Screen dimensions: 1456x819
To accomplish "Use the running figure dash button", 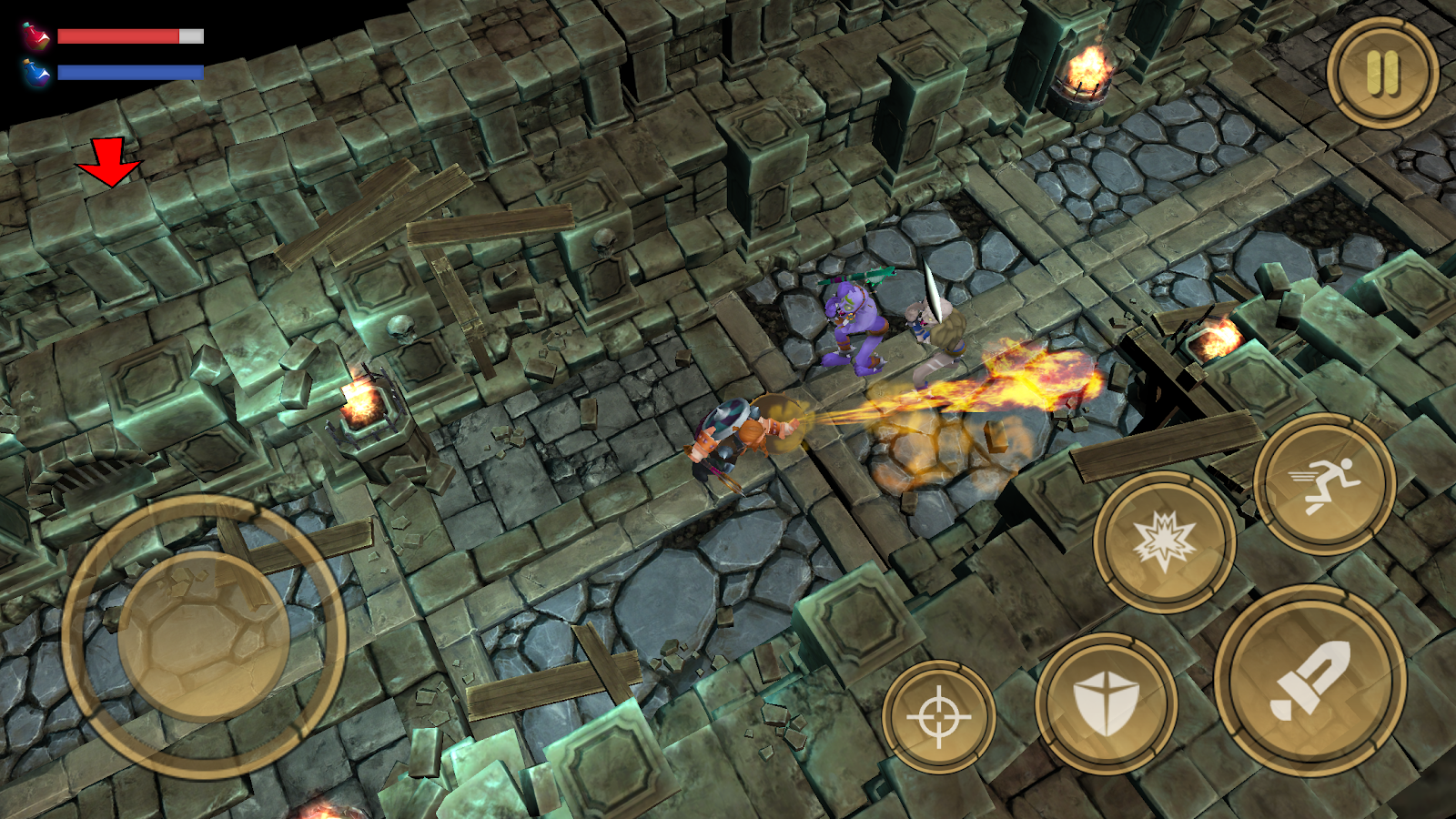I will 1324,483.
